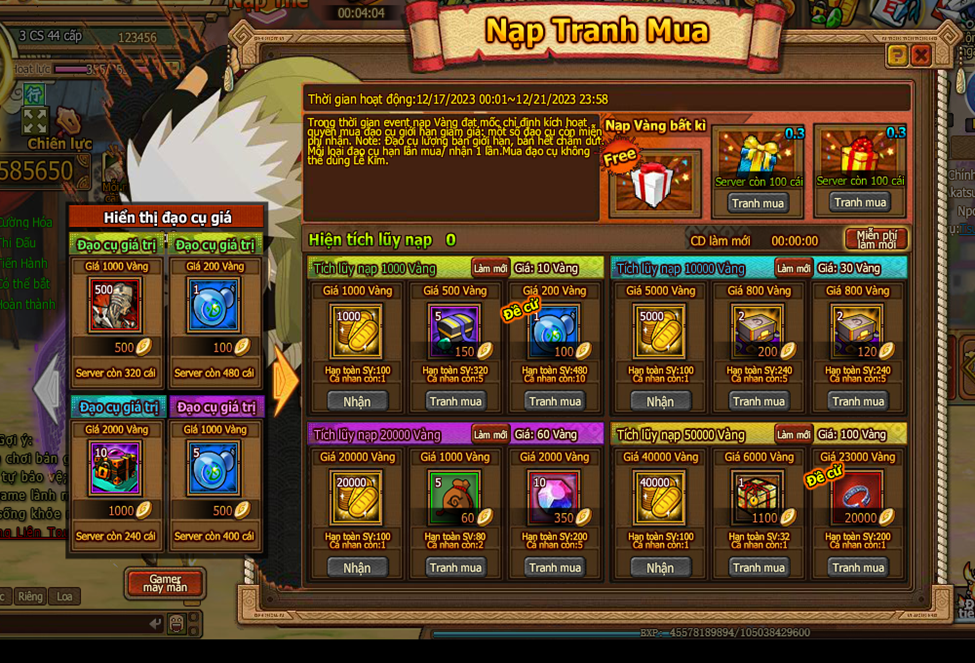Screen dimensions: 975x663
Task: Buy the Giá 500 Vàng purple chest item
Action: pyautogui.click(x=455, y=401)
